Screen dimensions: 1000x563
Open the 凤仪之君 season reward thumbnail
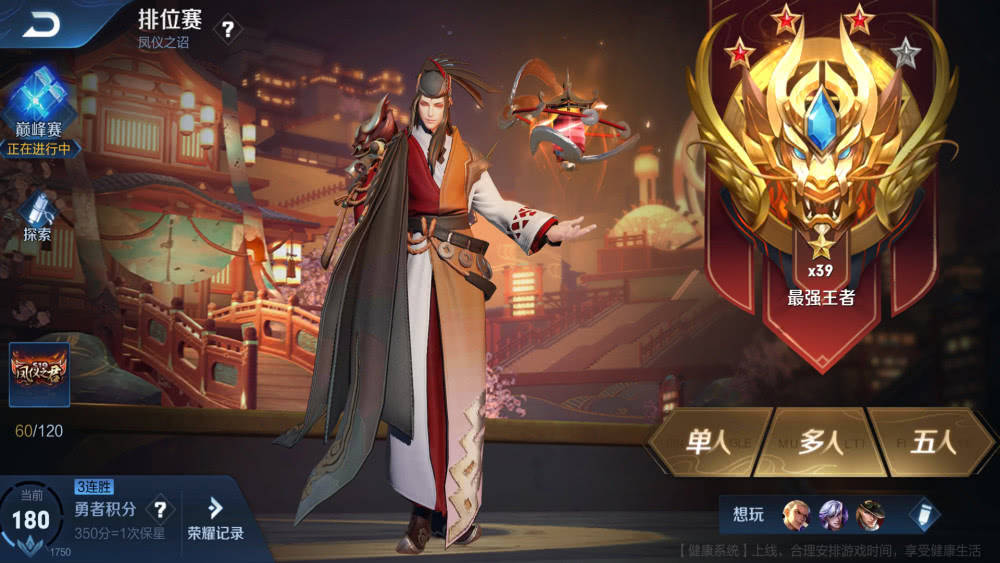(x=39, y=375)
